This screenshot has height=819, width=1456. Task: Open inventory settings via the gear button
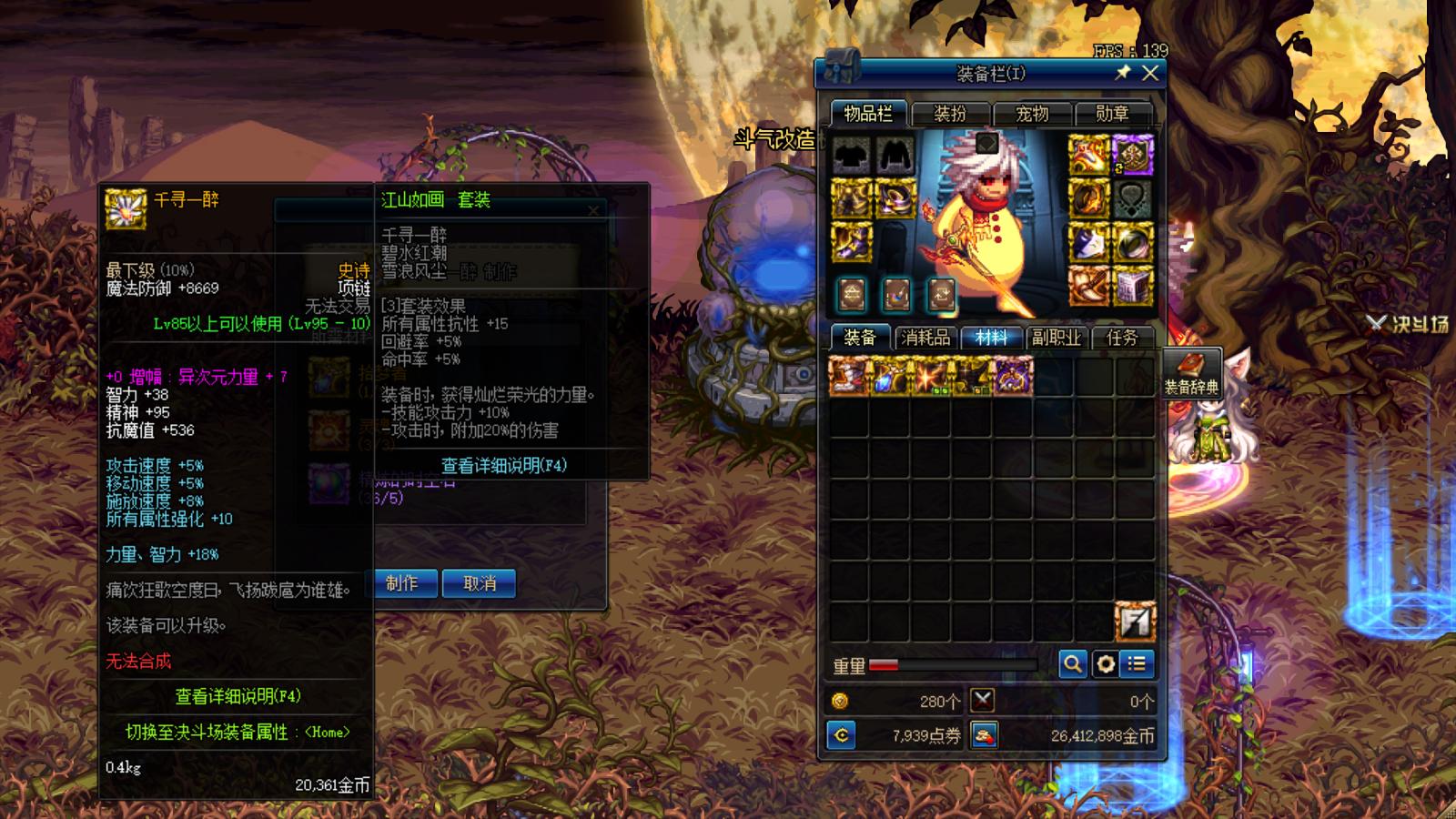pyautogui.click(x=1106, y=664)
